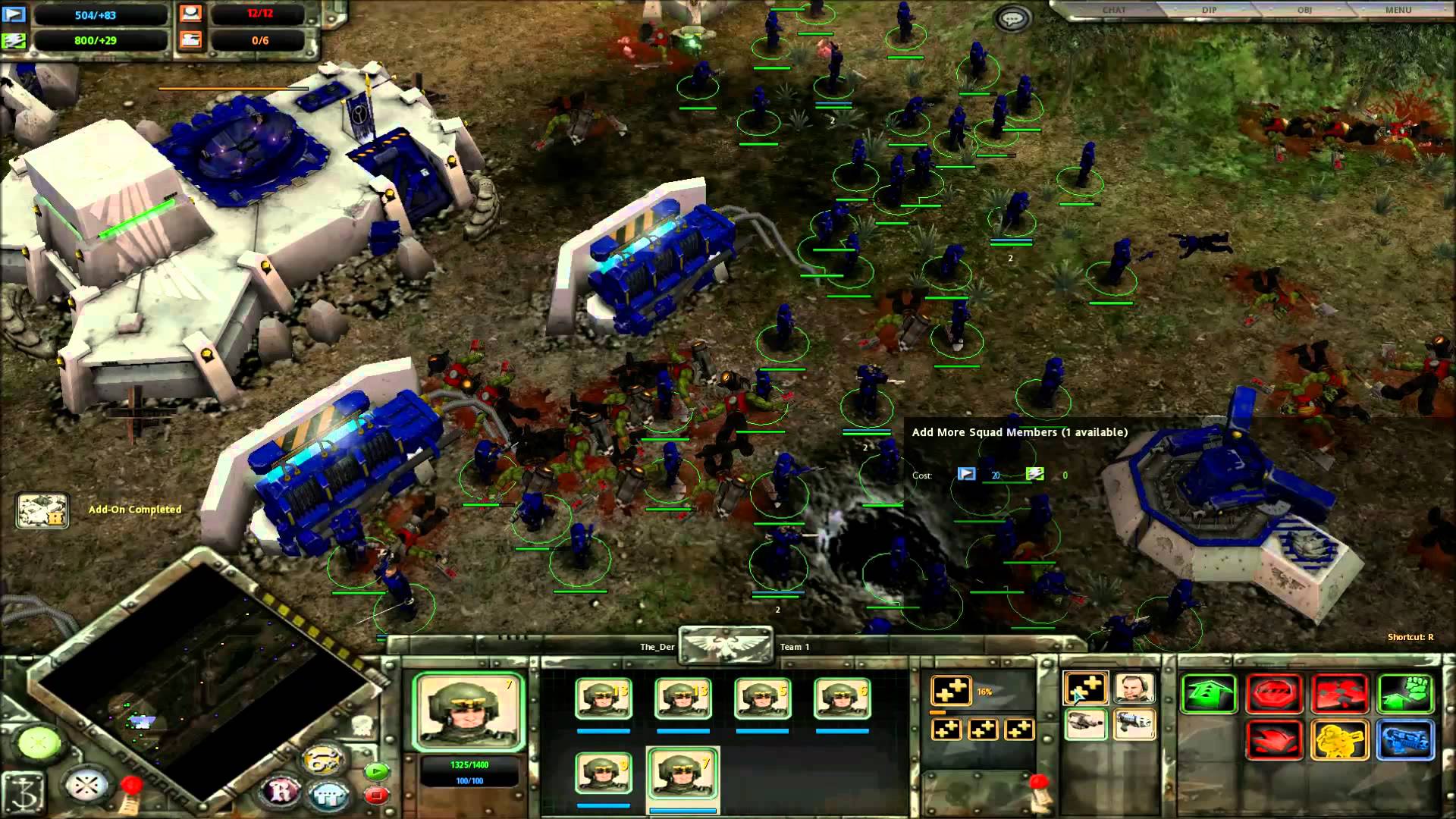This screenshot has width=1456, height=819.
Task: Click the green fist attack-move command
Action: [1405, 694]
